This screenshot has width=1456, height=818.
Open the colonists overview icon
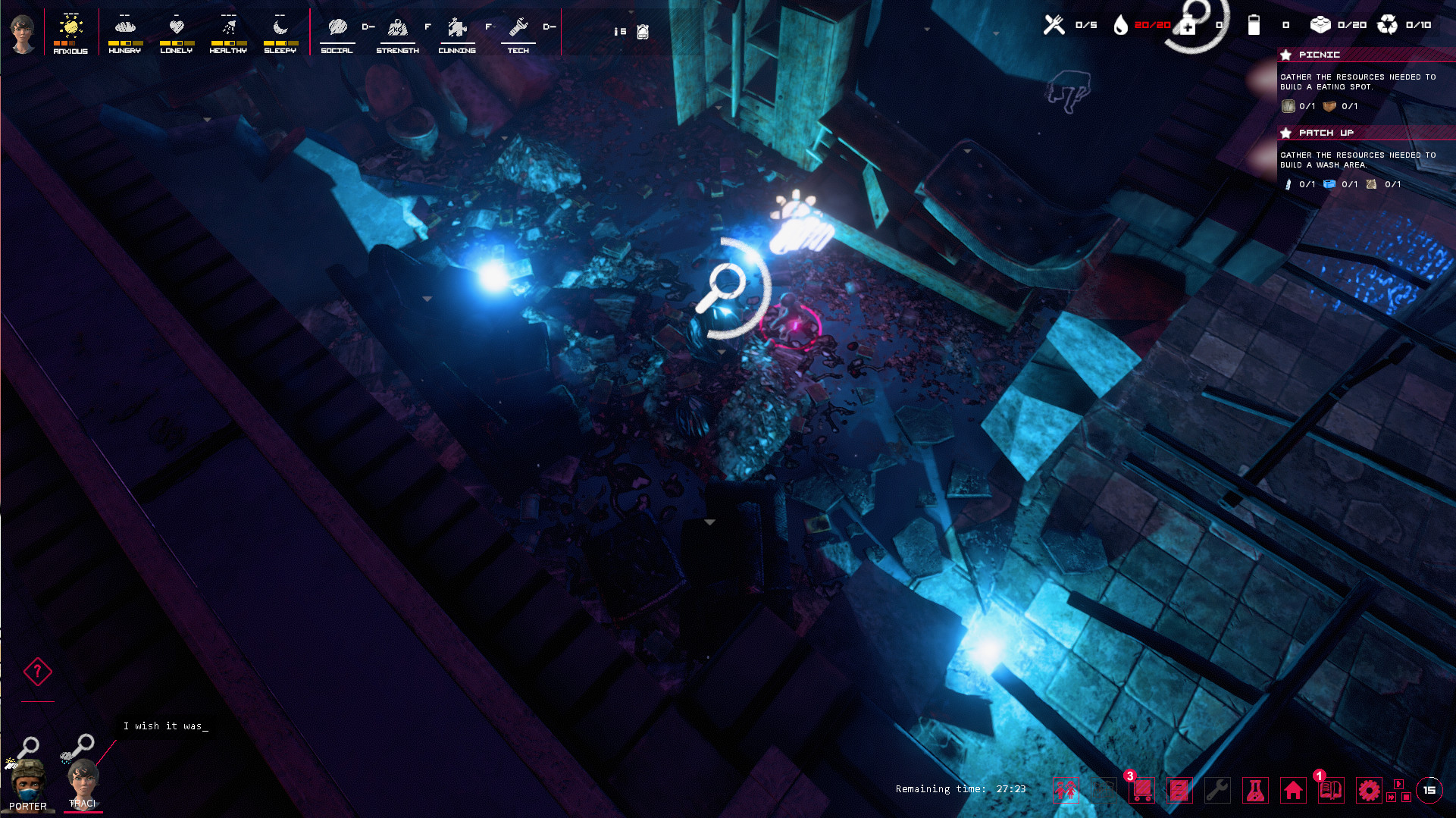(x=1066, y=790)
